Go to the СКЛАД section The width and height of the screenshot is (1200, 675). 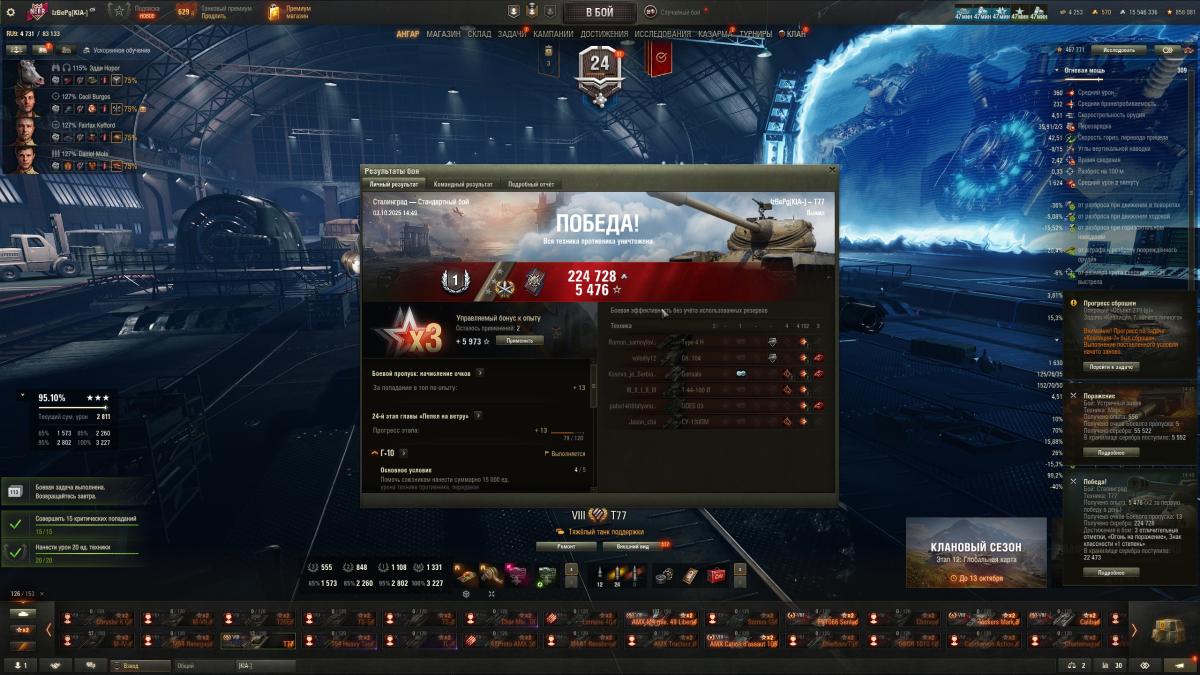(x=479, y=34)
